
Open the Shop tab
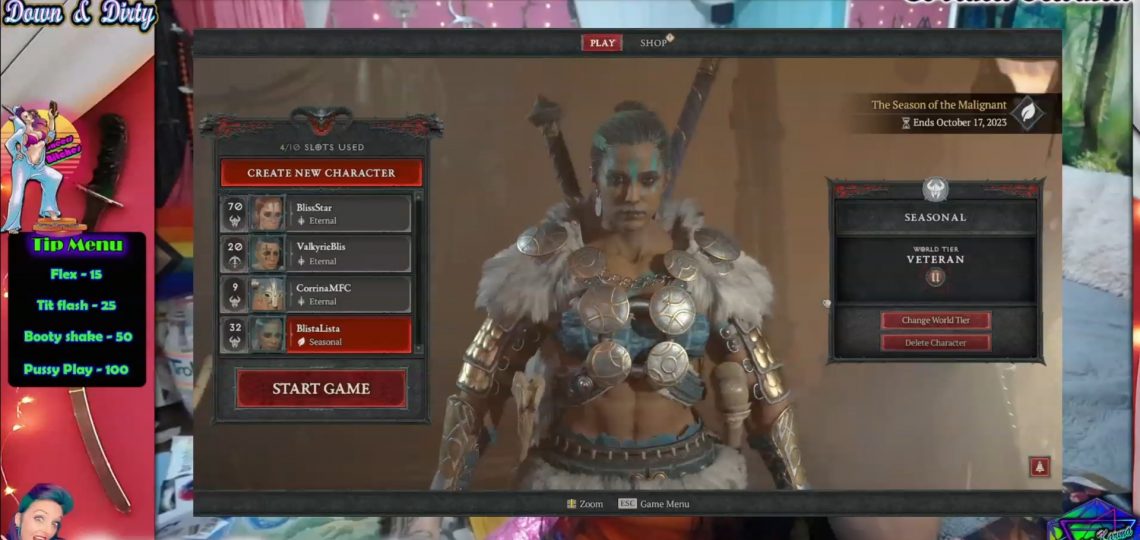click(x=653, y=43)
